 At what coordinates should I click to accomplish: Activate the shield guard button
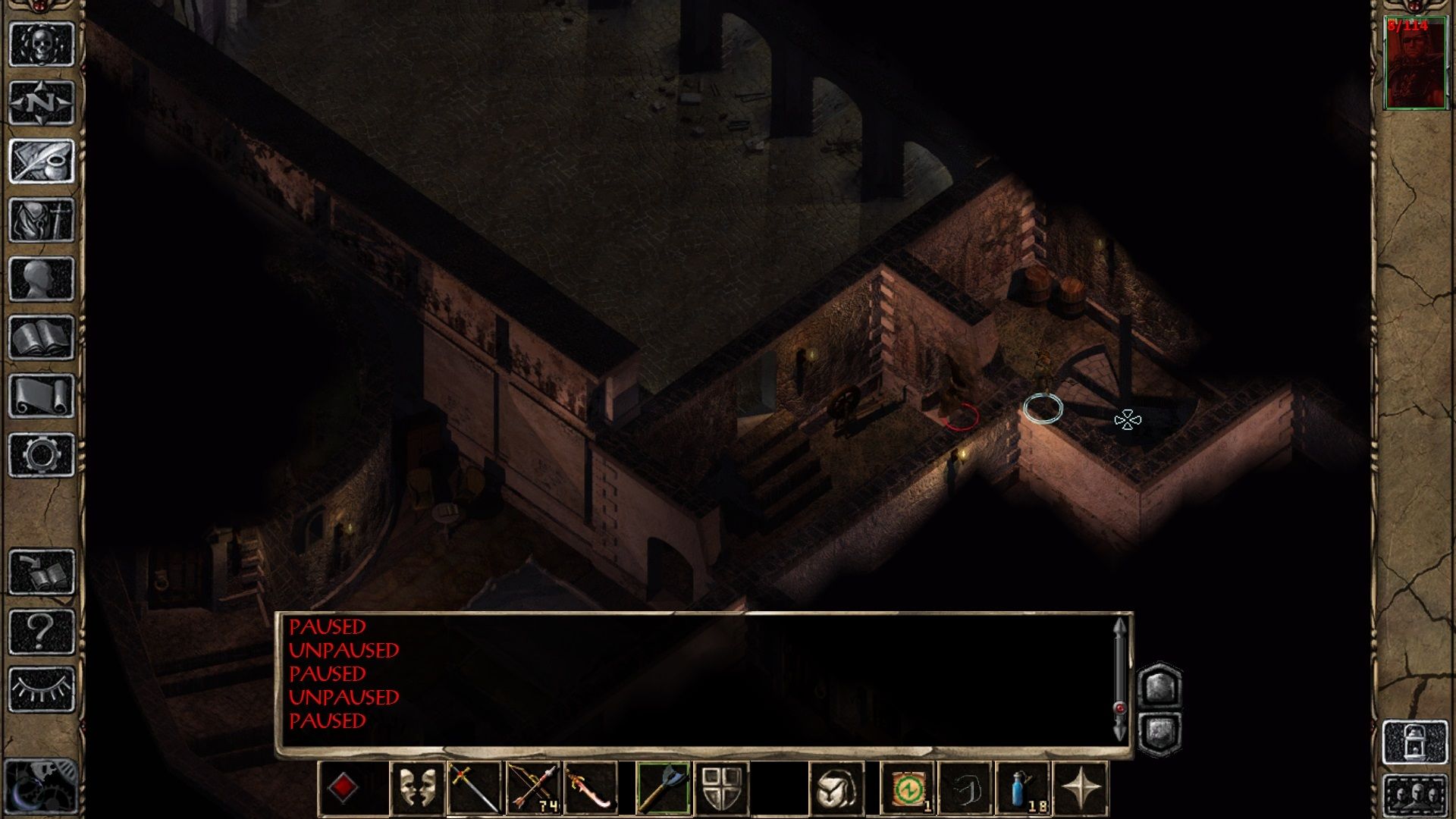(x=721, y=789)
